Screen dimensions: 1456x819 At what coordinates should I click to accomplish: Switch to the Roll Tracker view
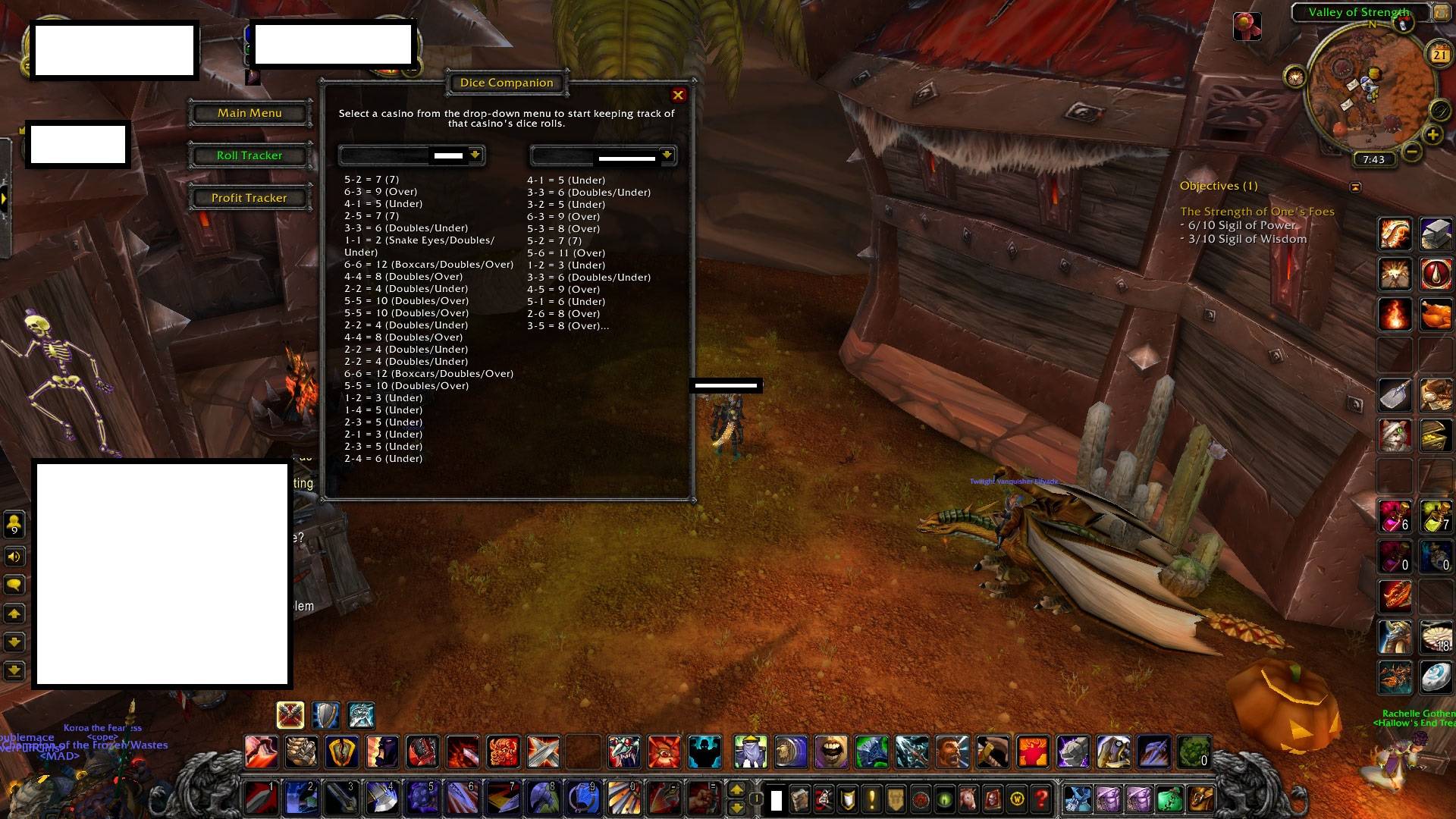click(249, 155)
